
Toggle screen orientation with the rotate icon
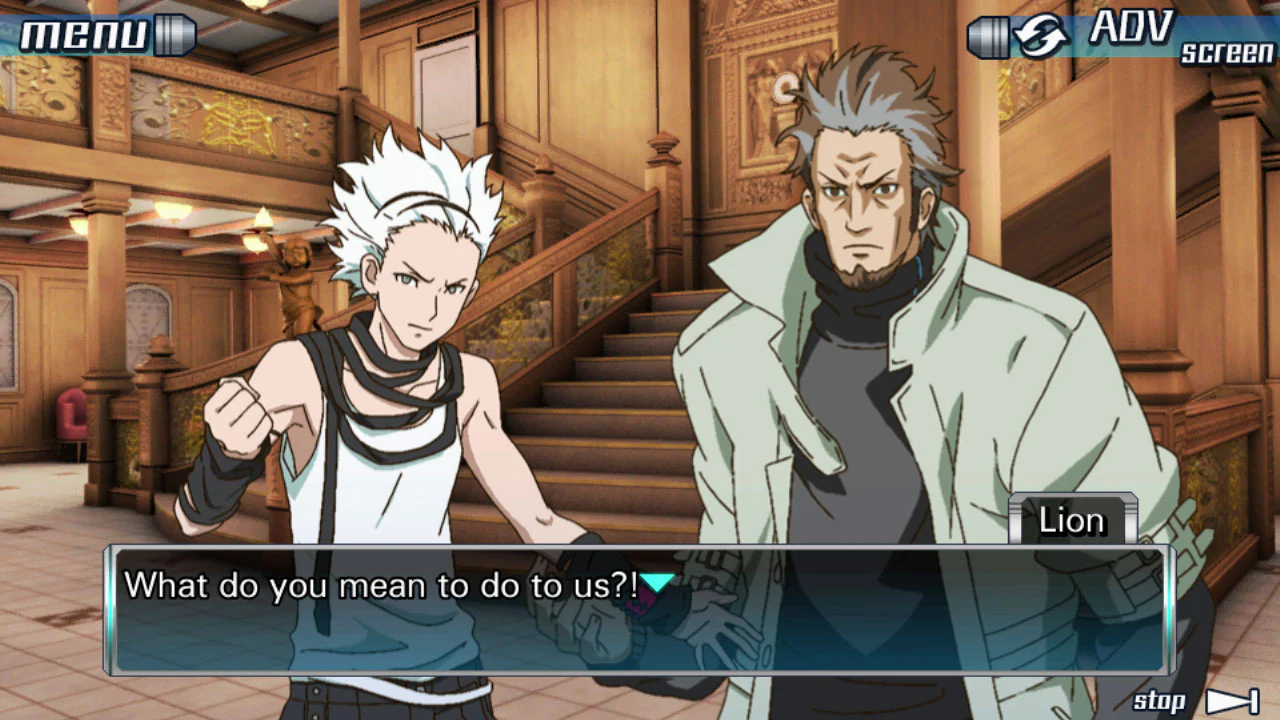[x=1043, y=33]
